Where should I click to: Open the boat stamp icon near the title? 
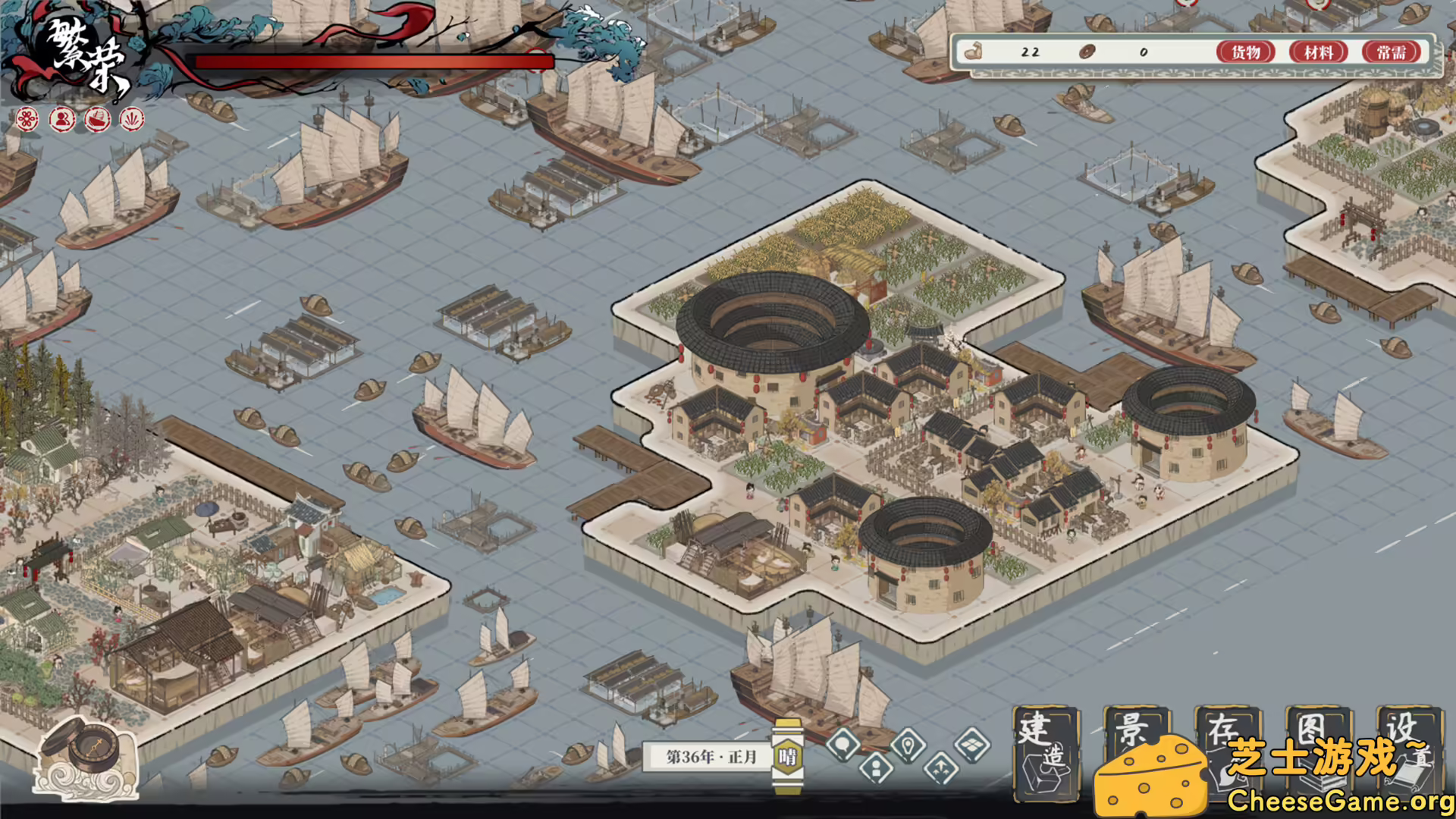97,119
